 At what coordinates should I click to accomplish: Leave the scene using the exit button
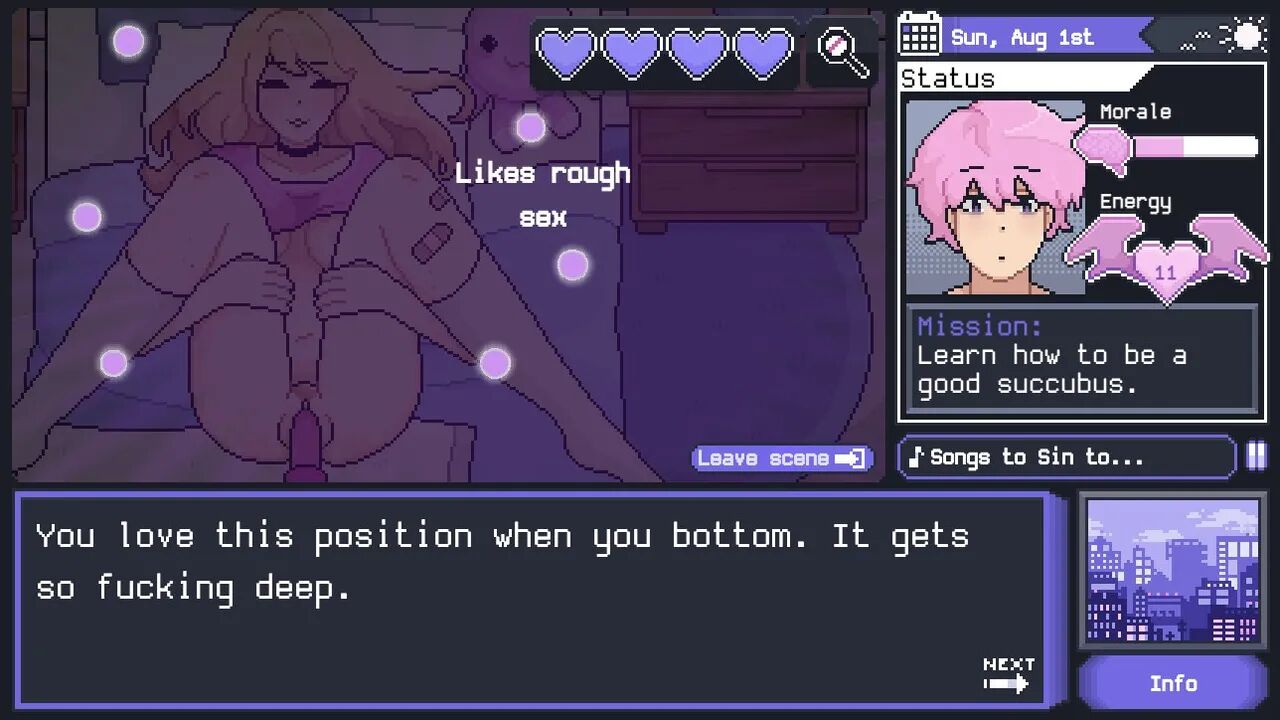click(781, 458)
